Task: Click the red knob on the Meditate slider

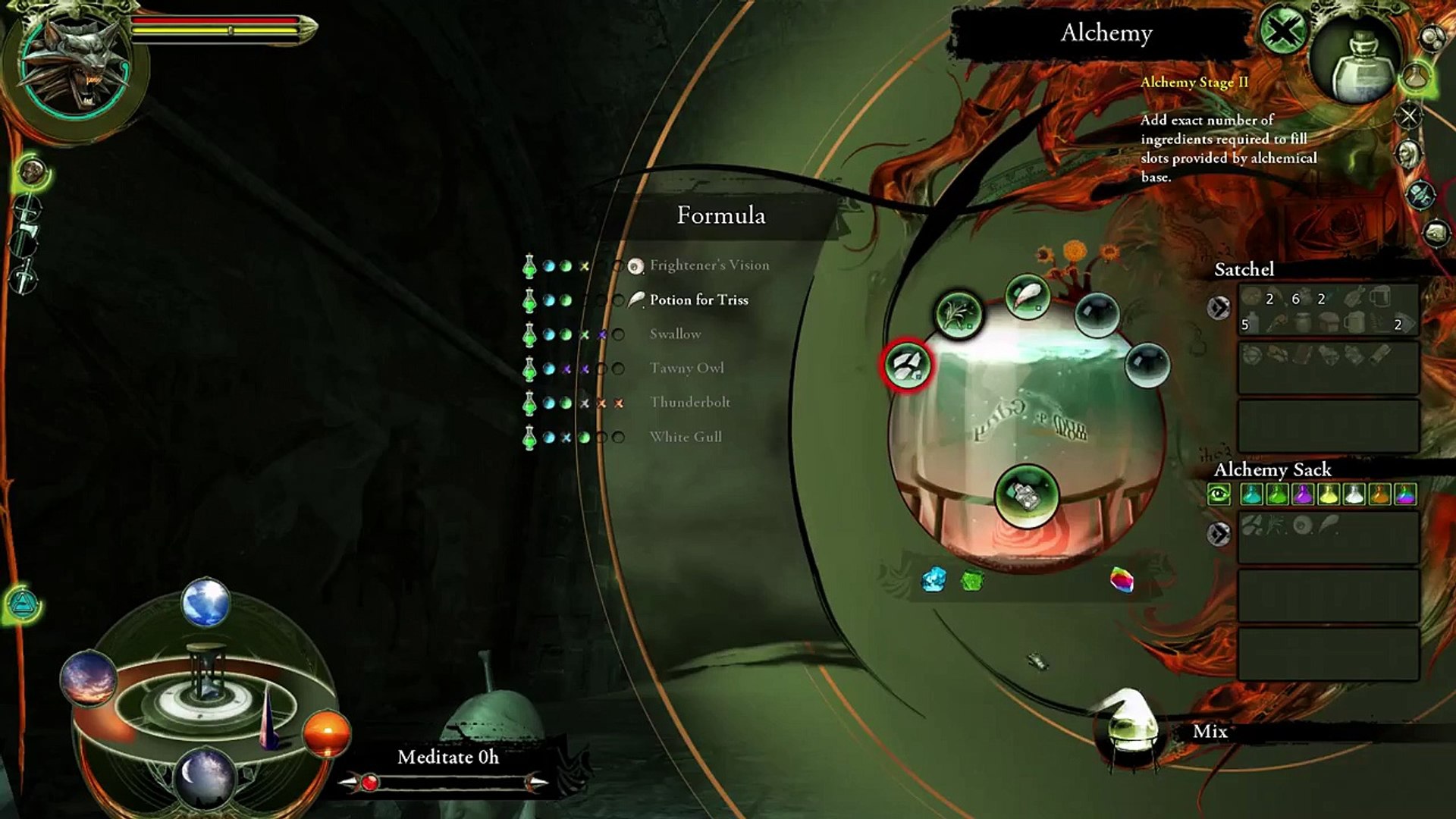Action: click(x=369, y=782)
